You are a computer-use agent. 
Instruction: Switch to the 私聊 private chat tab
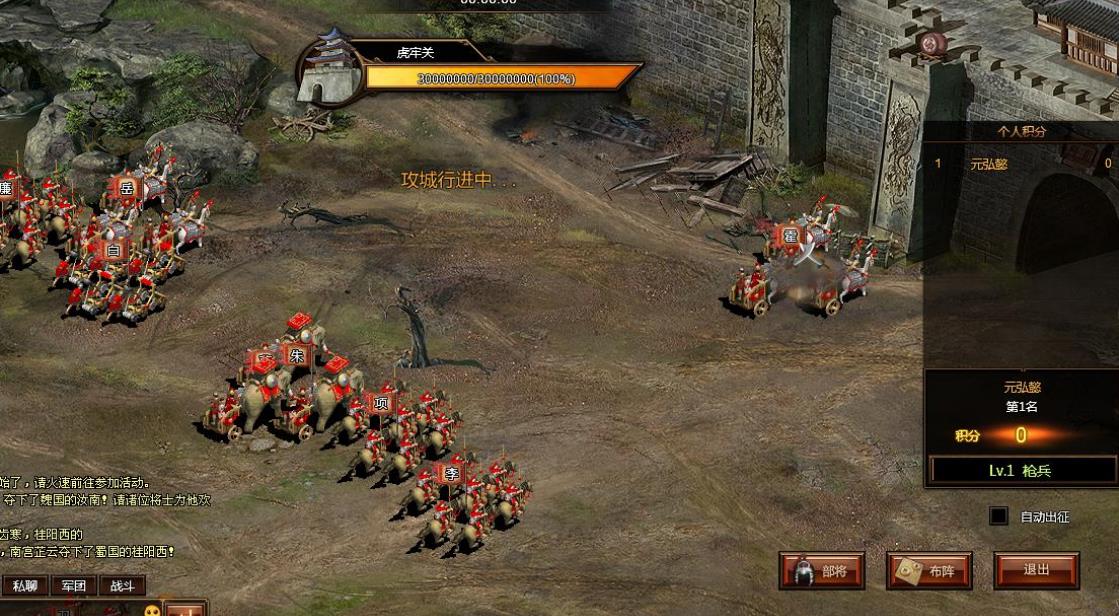click(x=25, y=586)
